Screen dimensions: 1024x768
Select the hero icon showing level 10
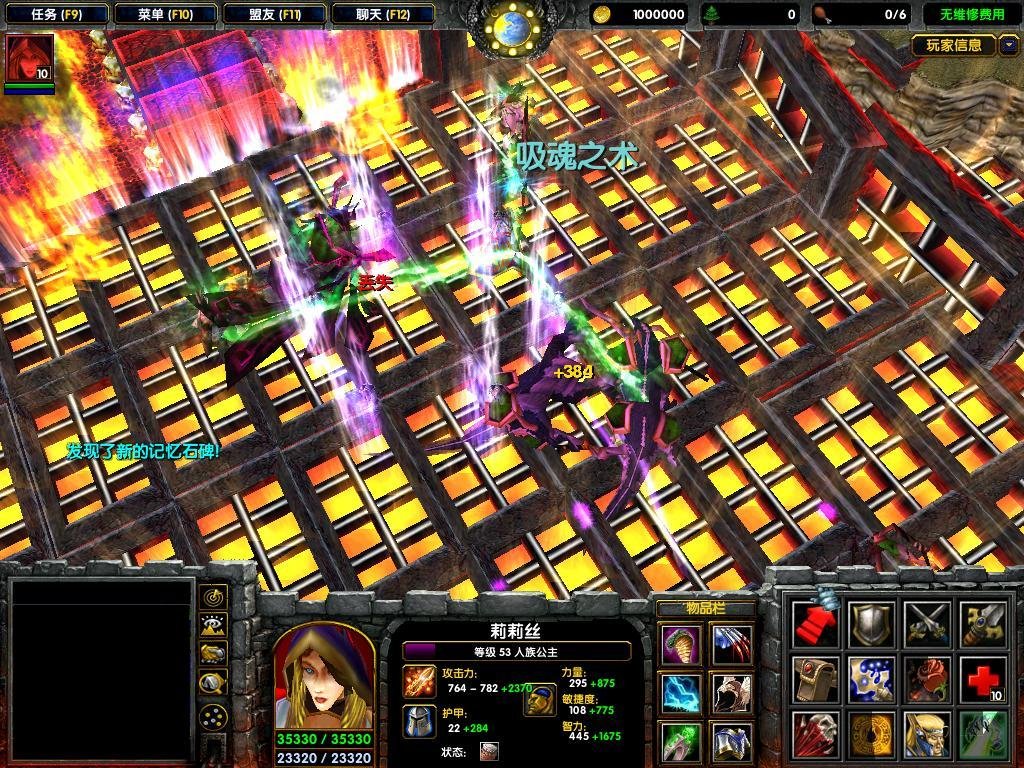point(29,58)
